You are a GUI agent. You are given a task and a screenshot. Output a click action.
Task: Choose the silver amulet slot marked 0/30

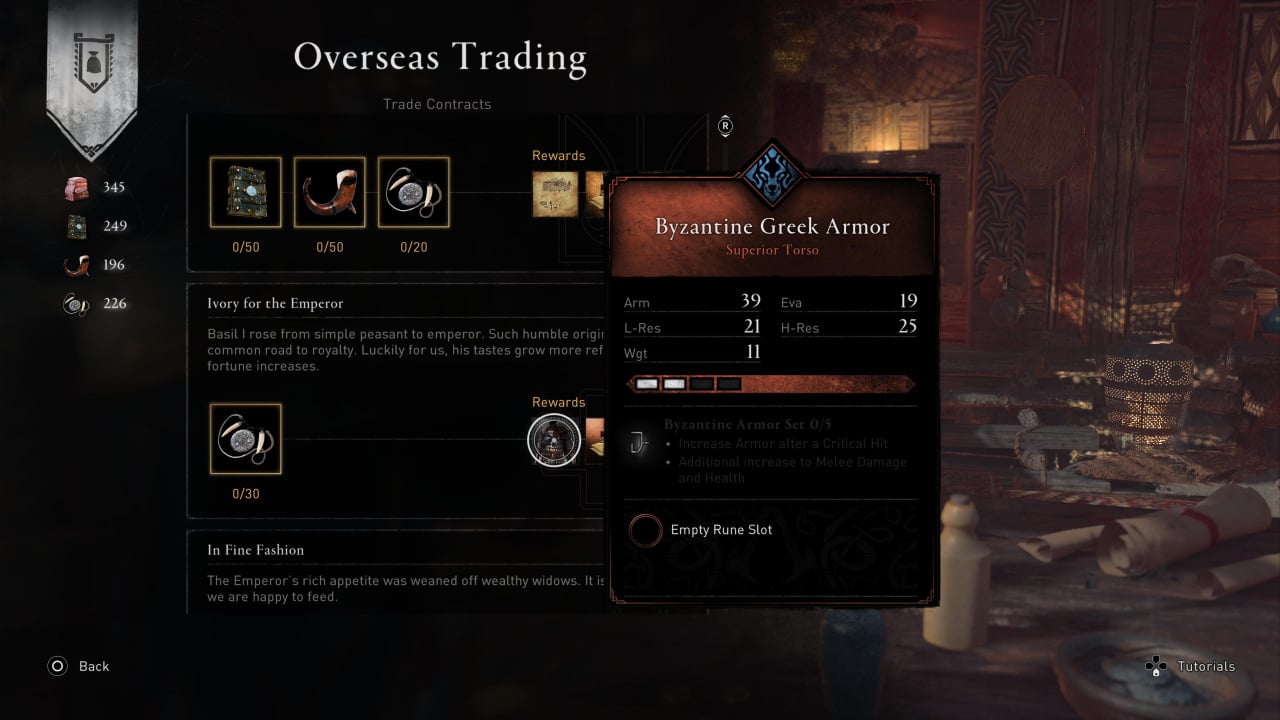pyautogui.click(x=245, y=439)
